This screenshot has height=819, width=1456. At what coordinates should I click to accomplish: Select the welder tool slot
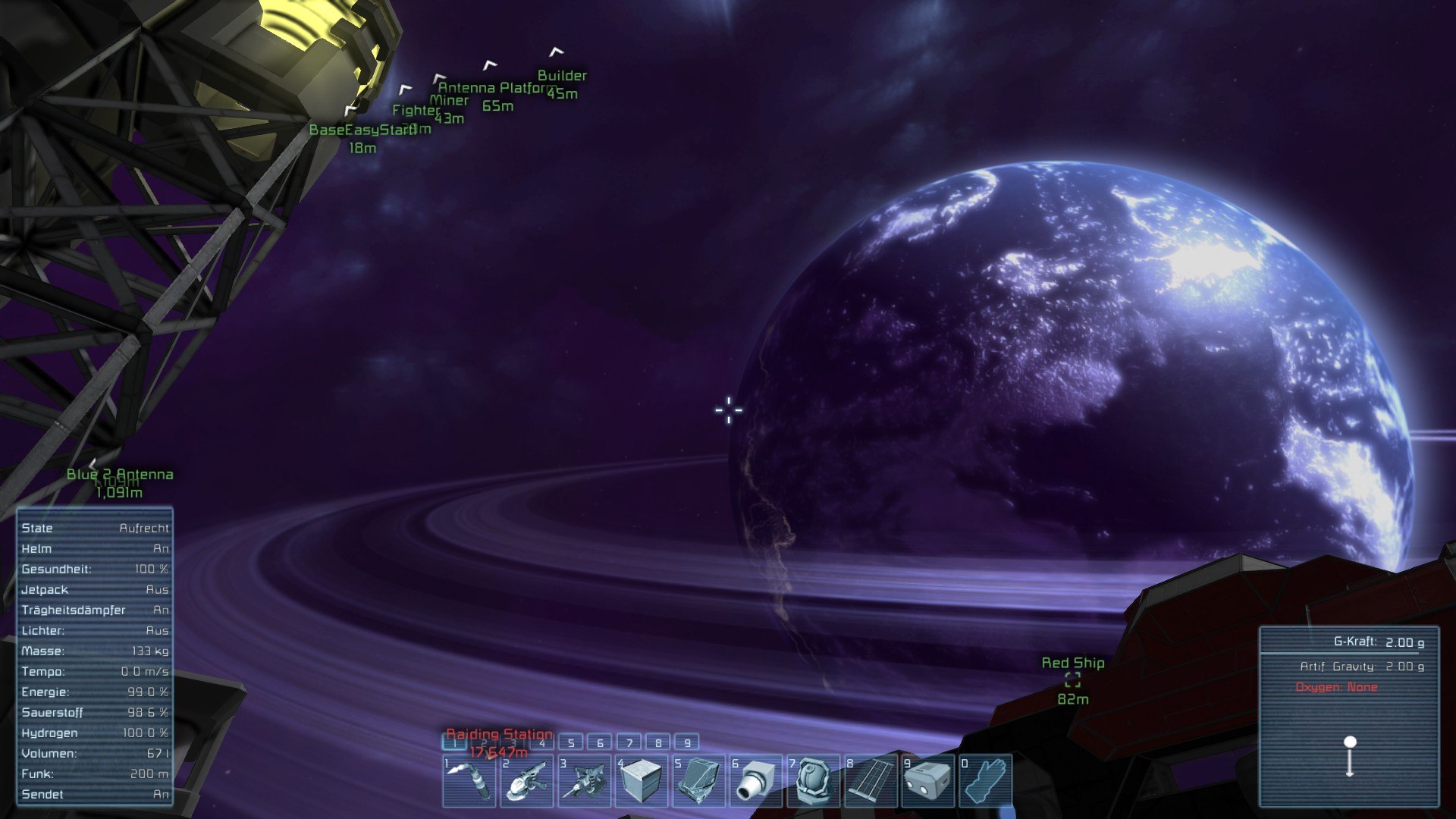click(x=469, y=780)
